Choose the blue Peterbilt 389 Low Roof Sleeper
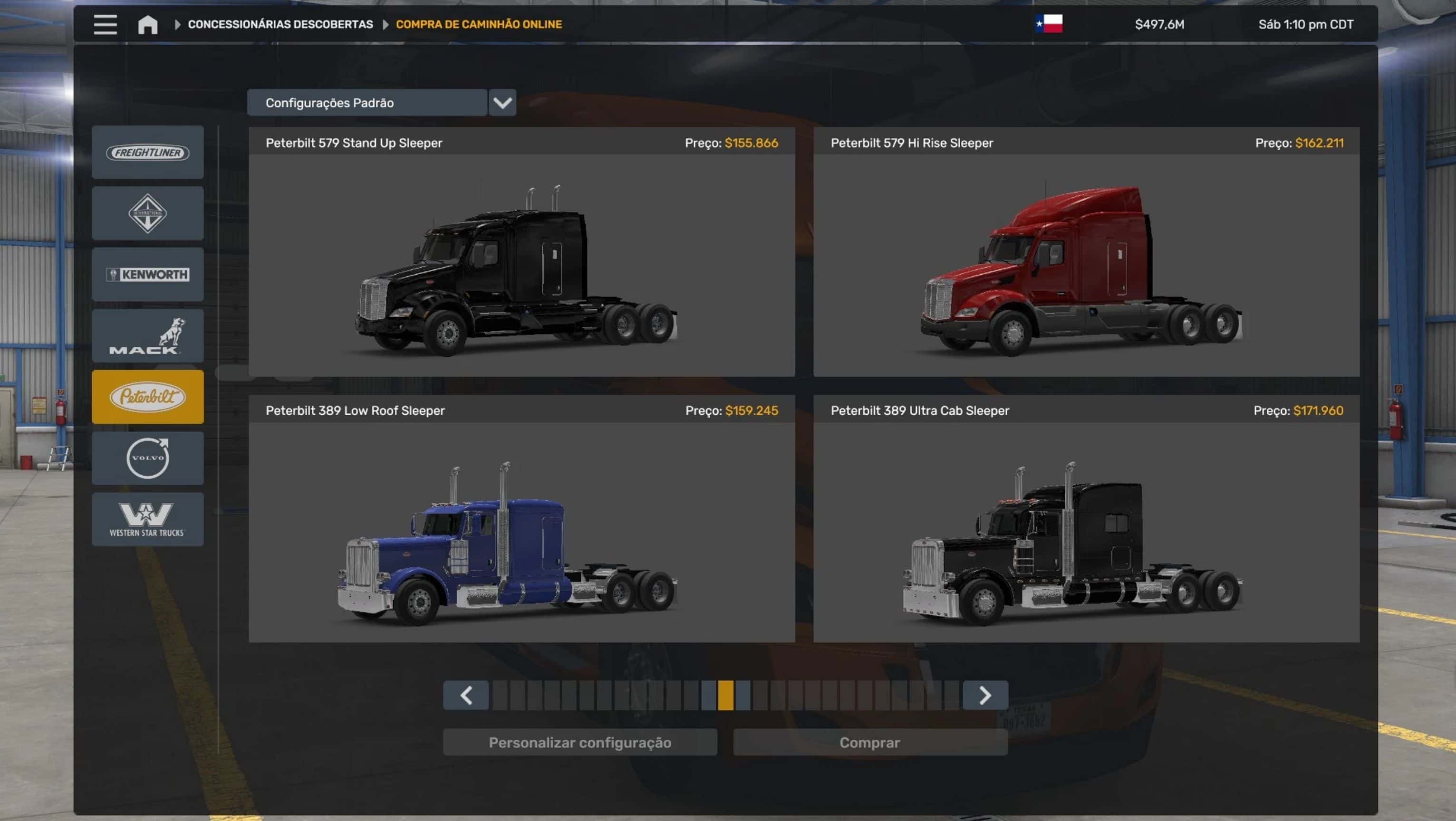Viewport: 1456px width, 821px height. pyautogui.click(x=521, y=530)
